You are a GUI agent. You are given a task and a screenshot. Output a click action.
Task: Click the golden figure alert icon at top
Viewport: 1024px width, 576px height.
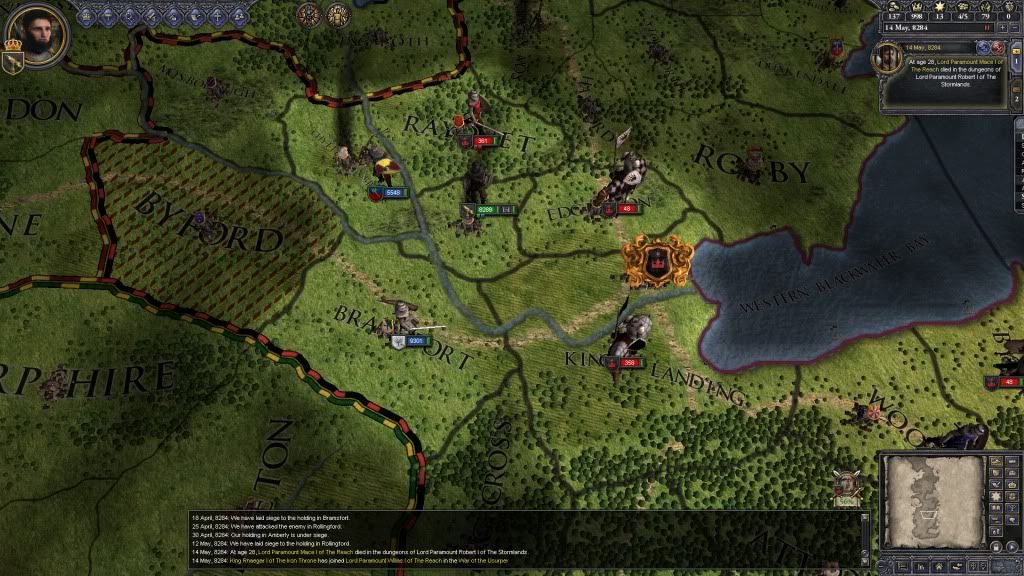338,14
